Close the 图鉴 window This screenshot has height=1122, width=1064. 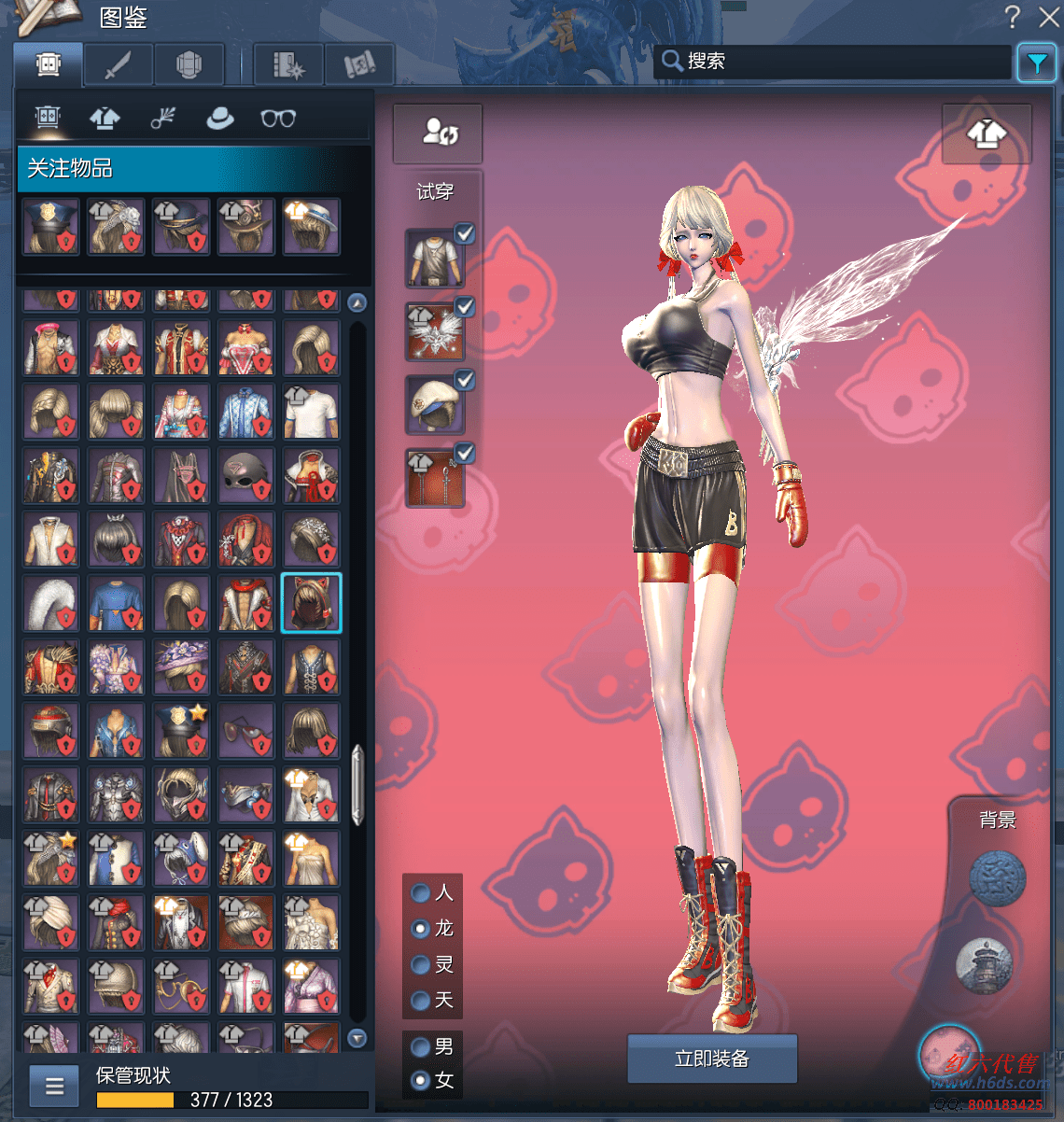[1049, 16]
